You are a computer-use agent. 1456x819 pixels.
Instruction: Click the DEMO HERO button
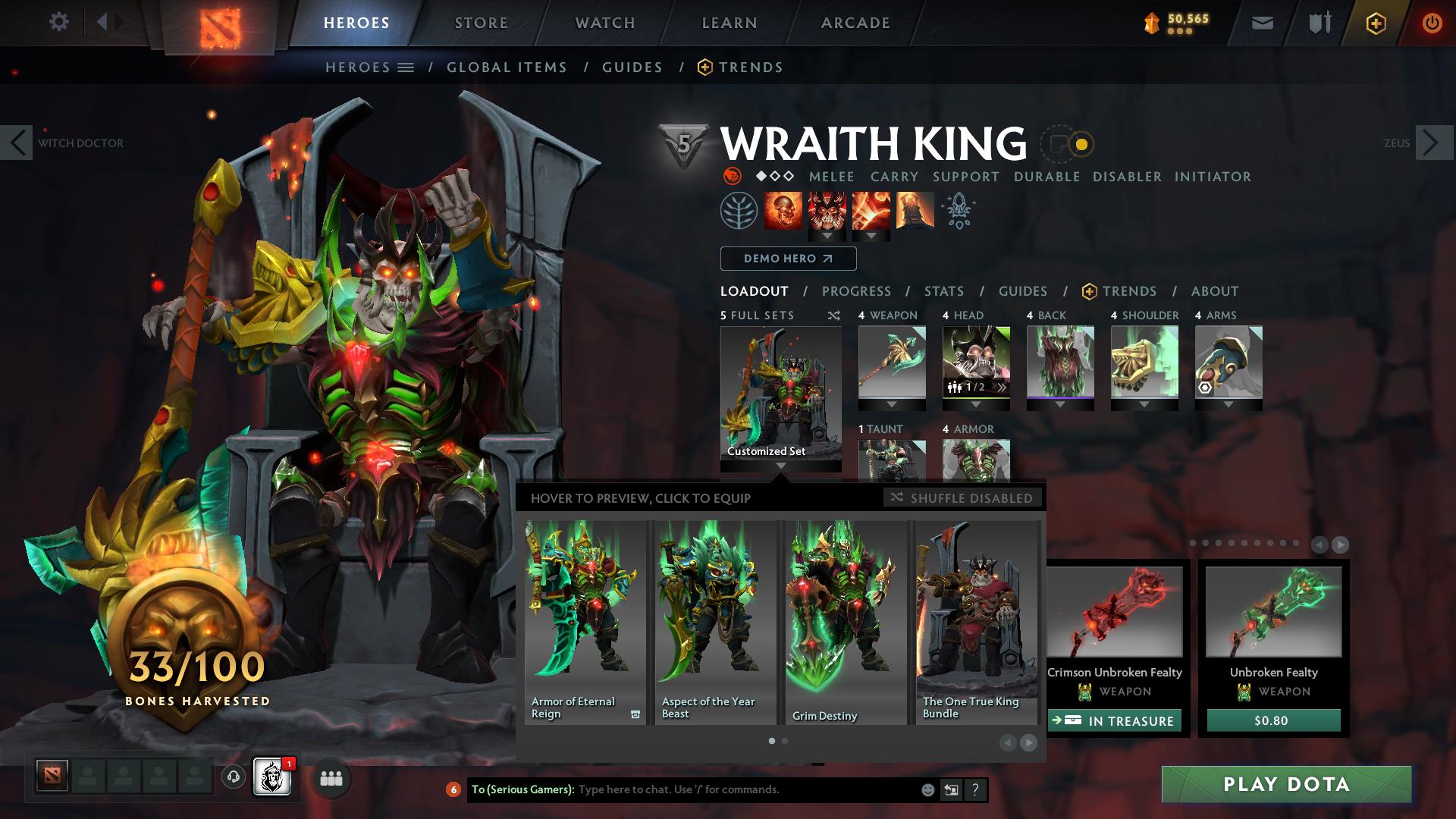(786, 259)
